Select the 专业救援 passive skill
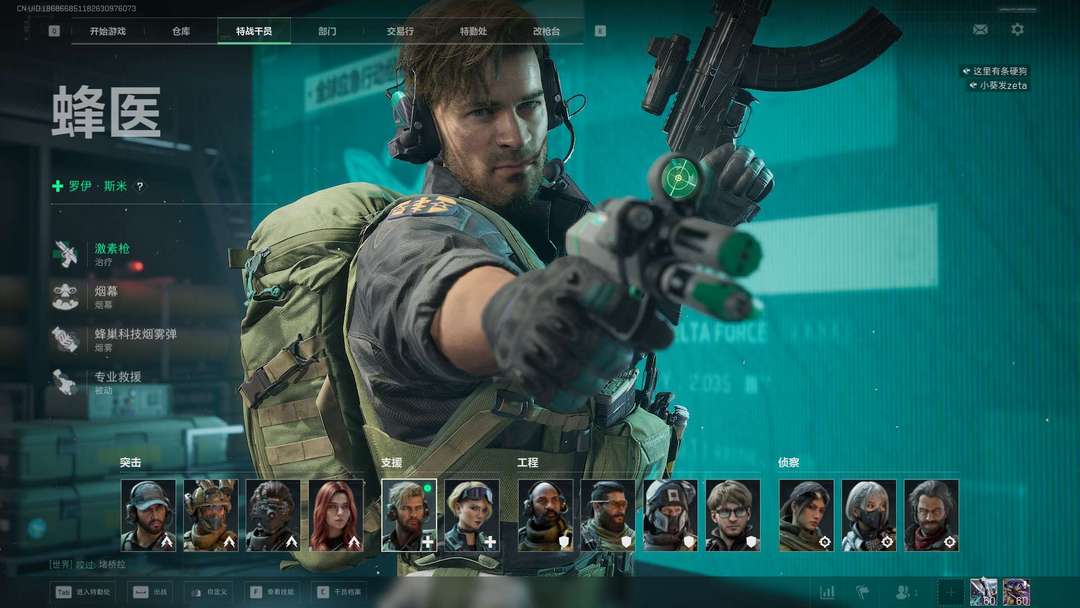1080x608 pixels. 117,382
